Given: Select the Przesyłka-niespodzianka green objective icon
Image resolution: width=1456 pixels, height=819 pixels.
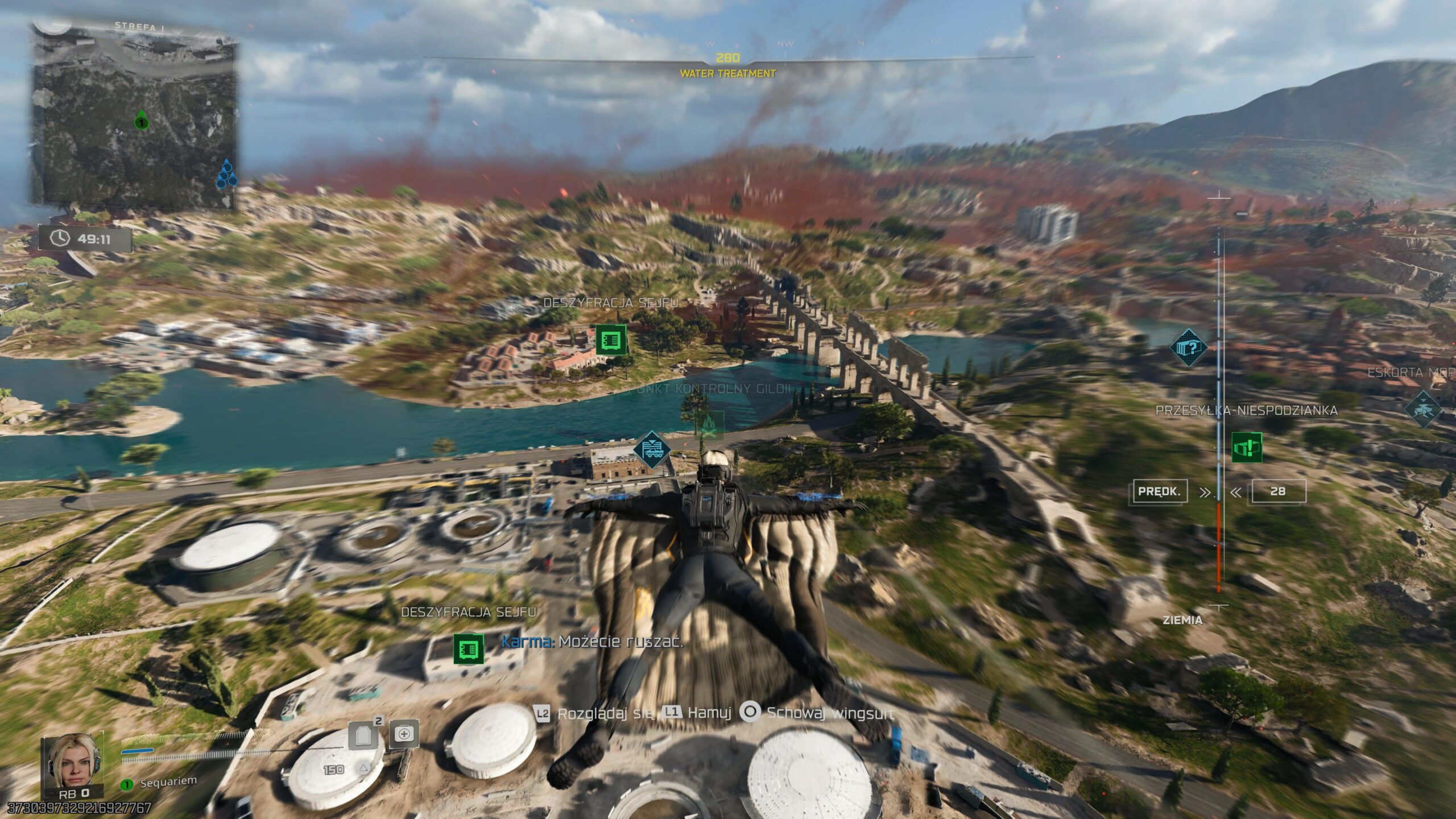Looking at the screenshot, I should point(1247,448).
